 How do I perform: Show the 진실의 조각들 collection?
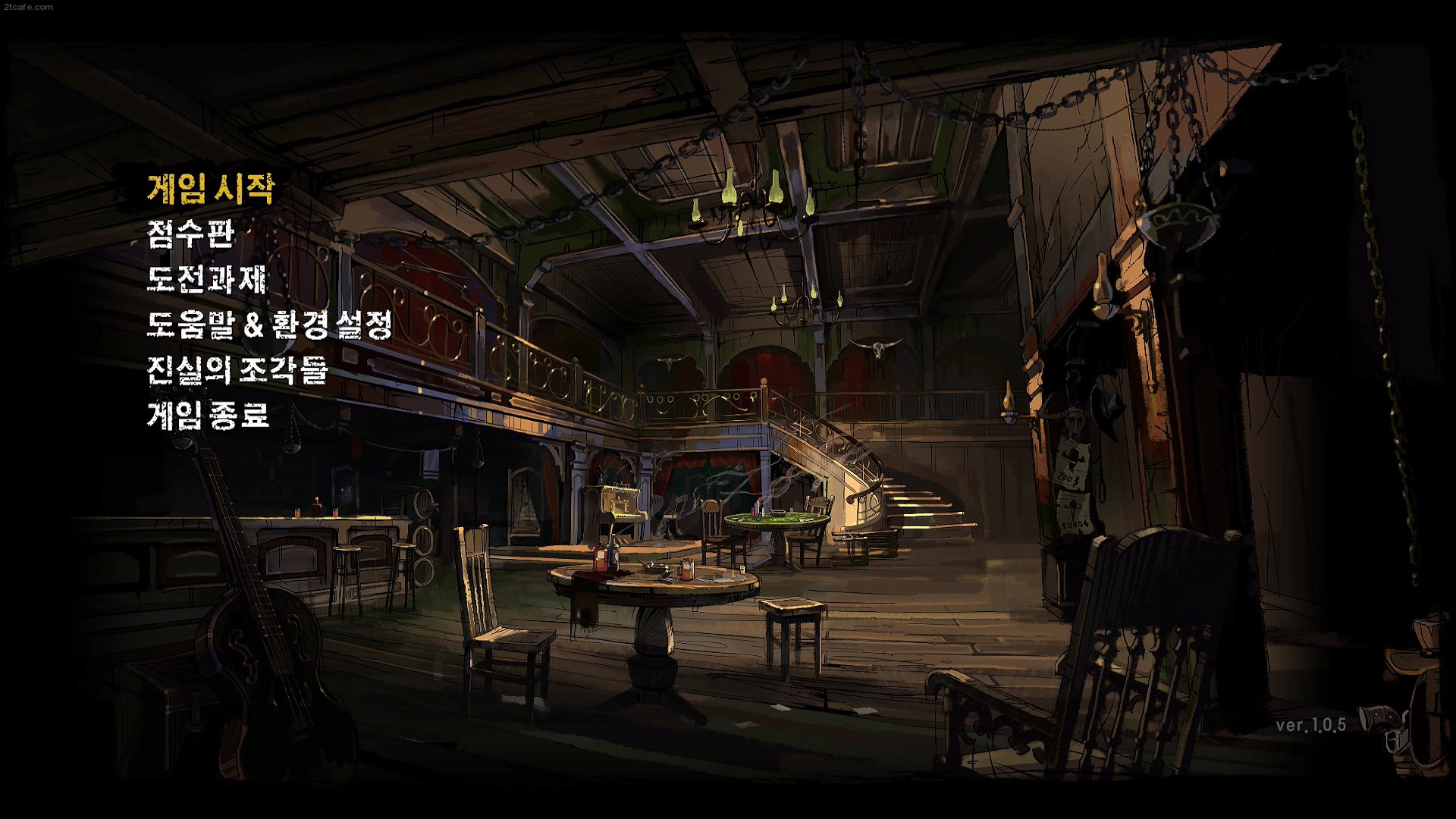[x=237, y=370]
